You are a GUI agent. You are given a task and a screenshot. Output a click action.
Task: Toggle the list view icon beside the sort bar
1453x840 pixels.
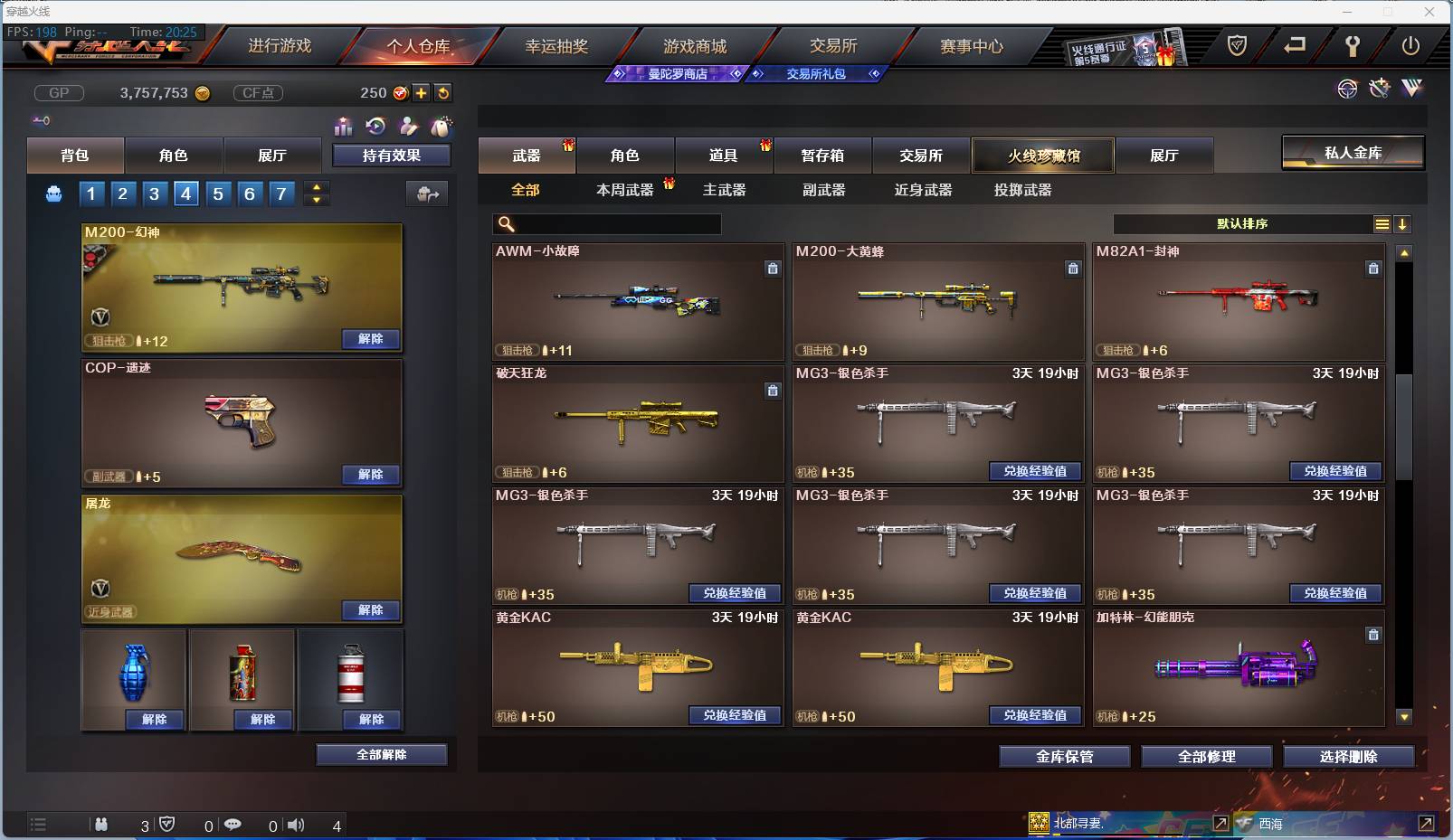1383,223
